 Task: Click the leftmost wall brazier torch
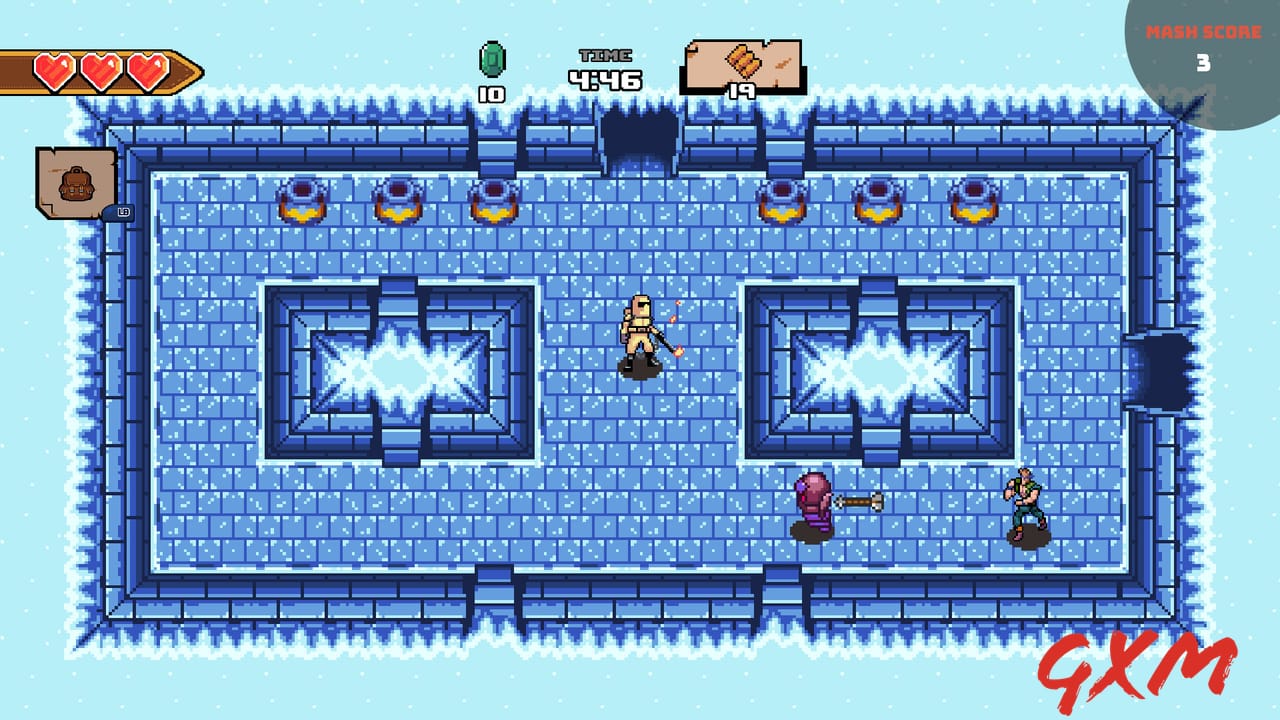tap(299, 200)
